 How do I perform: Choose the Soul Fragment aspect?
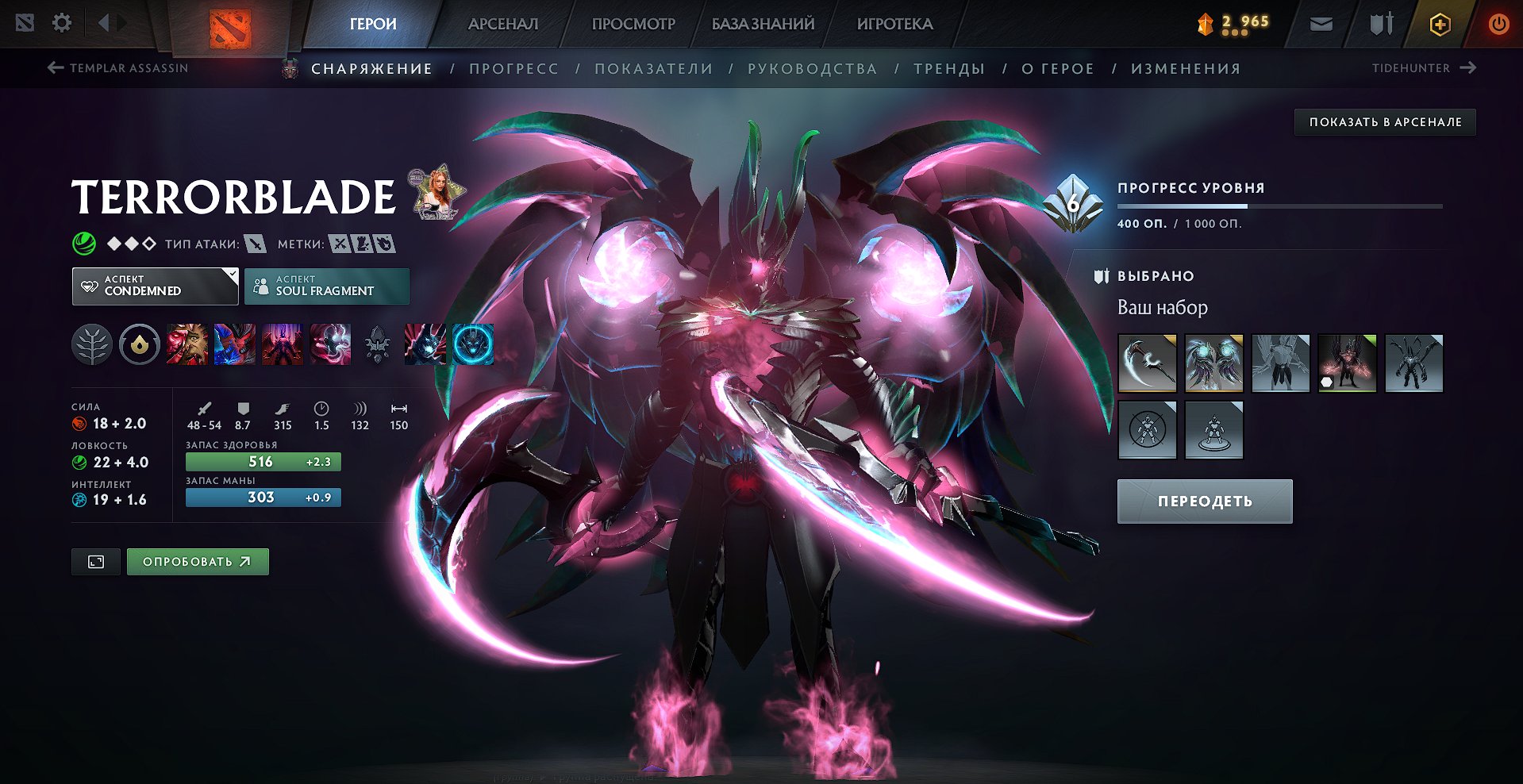326,286
